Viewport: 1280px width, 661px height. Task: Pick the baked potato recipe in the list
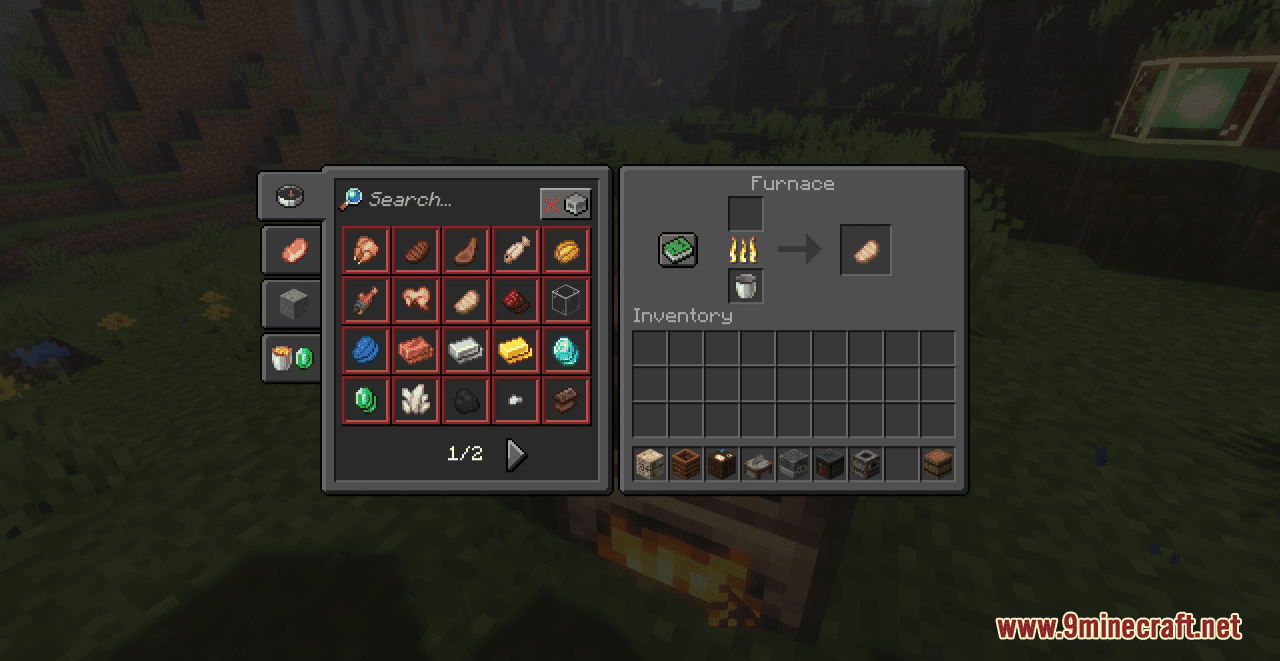(466, 300)
